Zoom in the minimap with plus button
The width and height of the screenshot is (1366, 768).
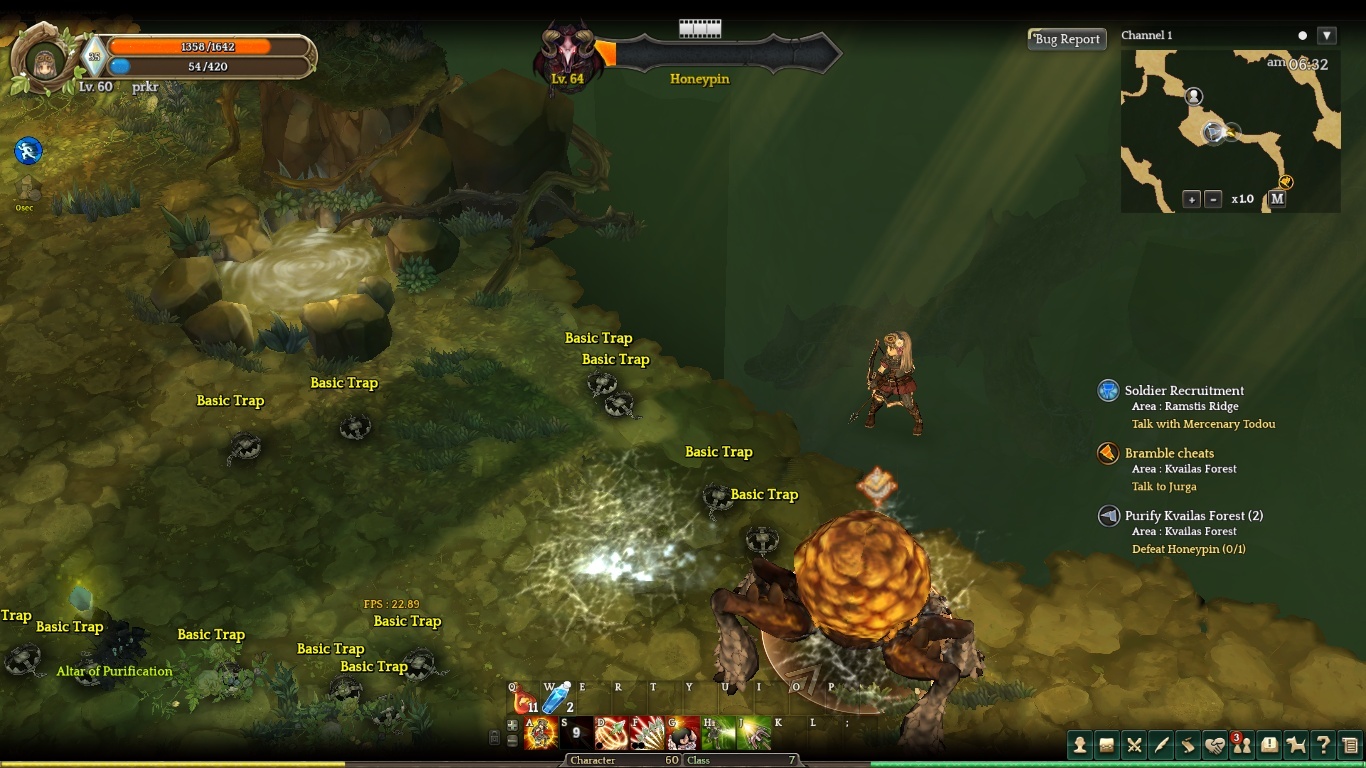pos(1191,199)
